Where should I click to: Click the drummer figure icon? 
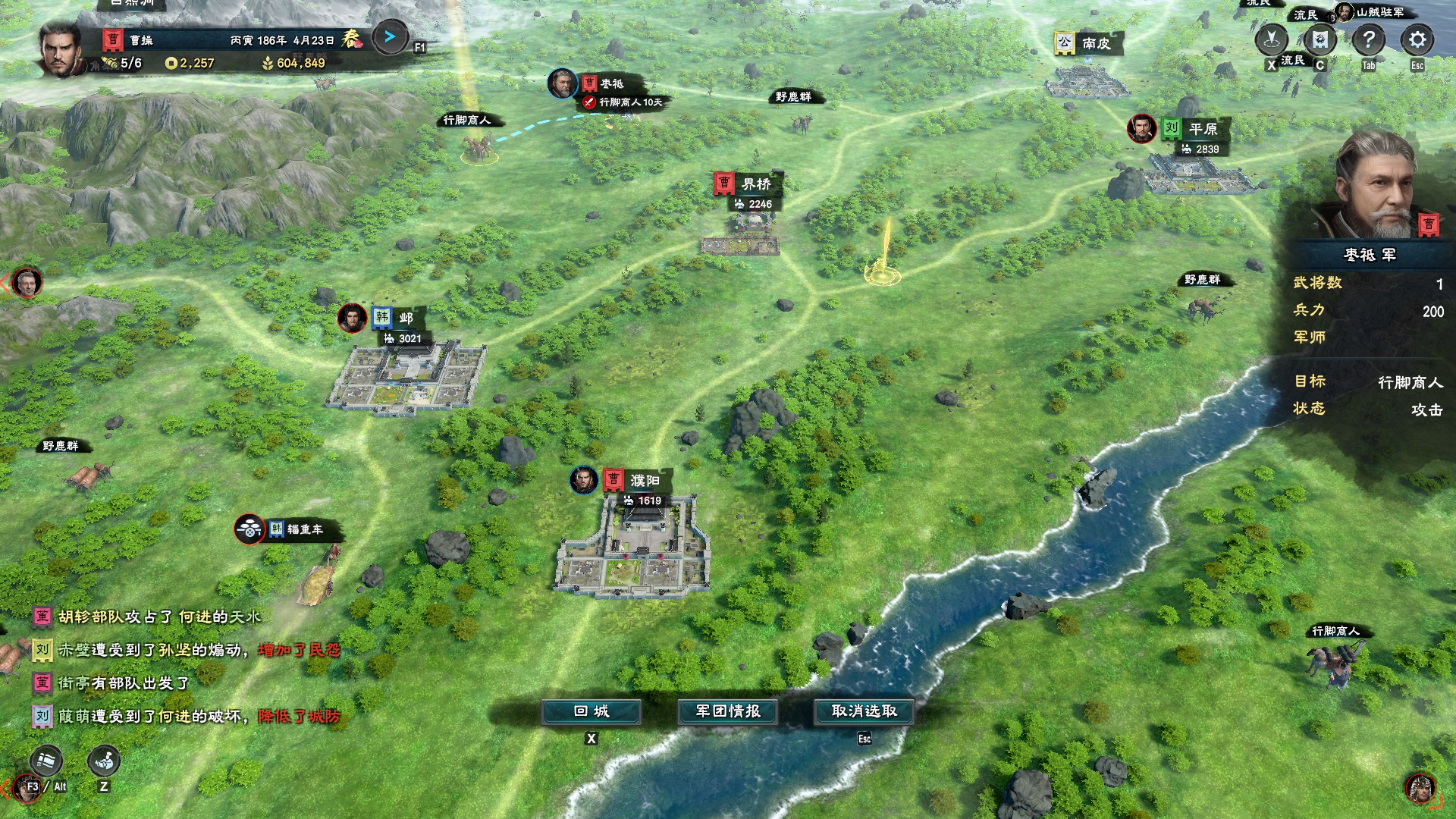click(104, 761)
